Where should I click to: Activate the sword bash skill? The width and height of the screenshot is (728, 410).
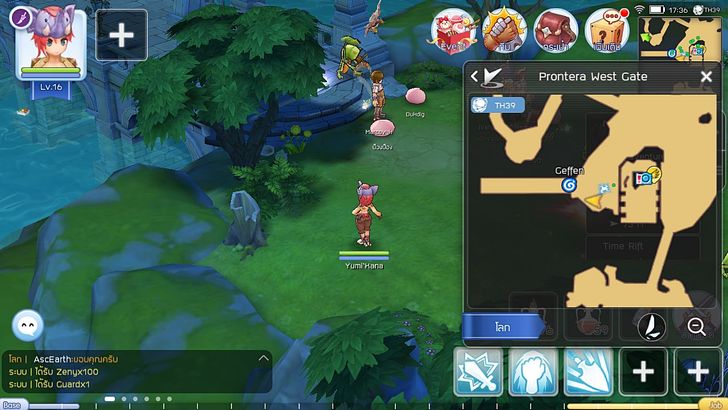477,373
